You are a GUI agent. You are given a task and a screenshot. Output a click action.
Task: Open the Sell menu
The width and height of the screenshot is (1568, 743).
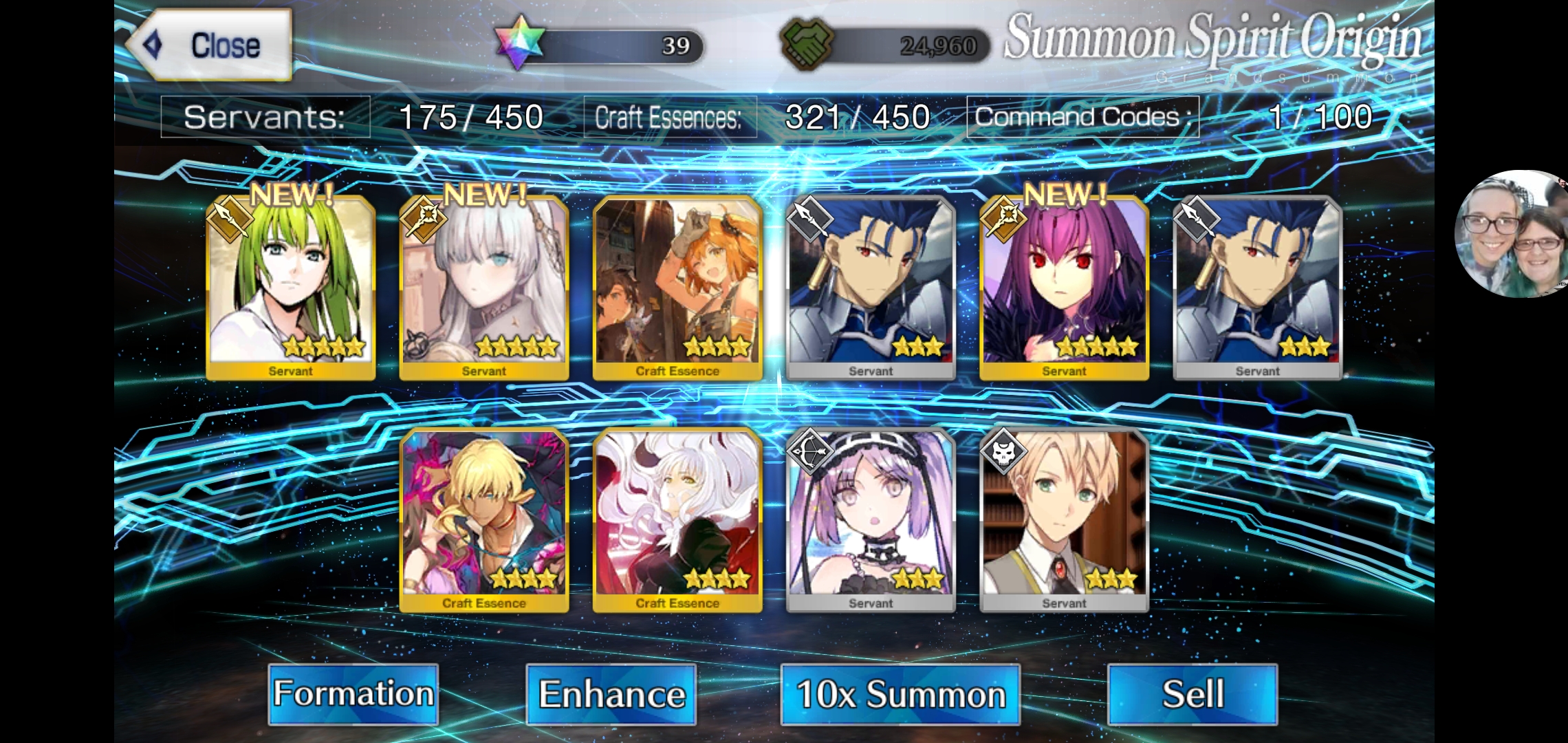point(1193,693)
